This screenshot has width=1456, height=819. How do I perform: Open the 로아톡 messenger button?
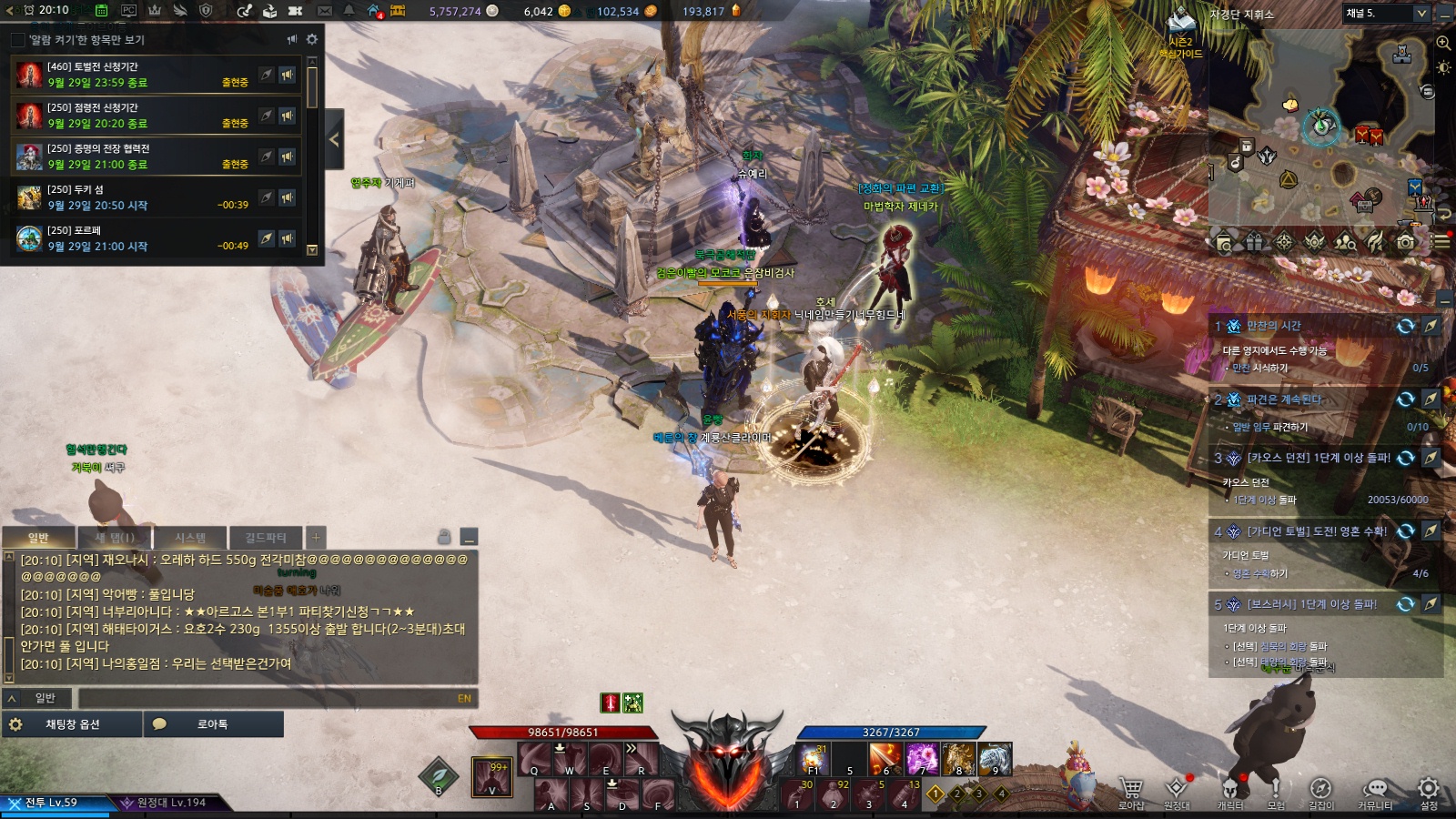212,724
